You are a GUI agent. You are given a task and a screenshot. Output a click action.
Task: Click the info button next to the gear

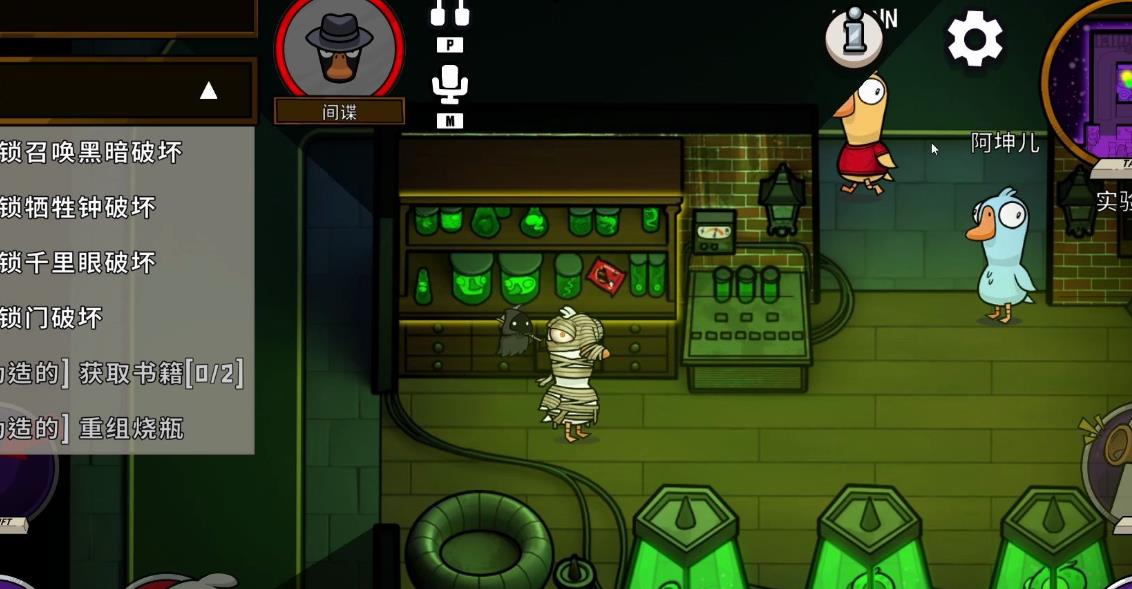(854, 37)
